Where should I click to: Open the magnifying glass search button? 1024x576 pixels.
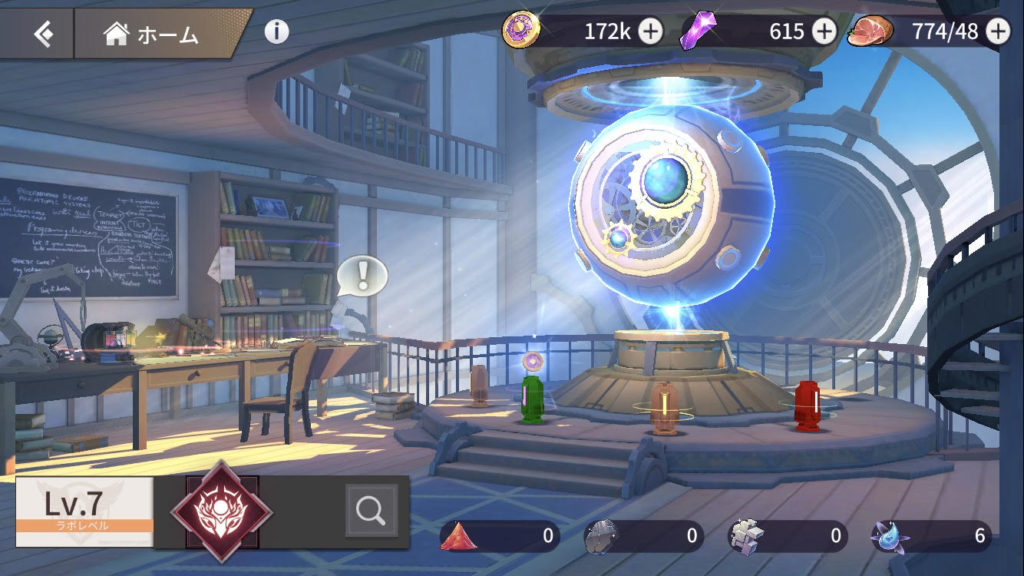[371, 511]
